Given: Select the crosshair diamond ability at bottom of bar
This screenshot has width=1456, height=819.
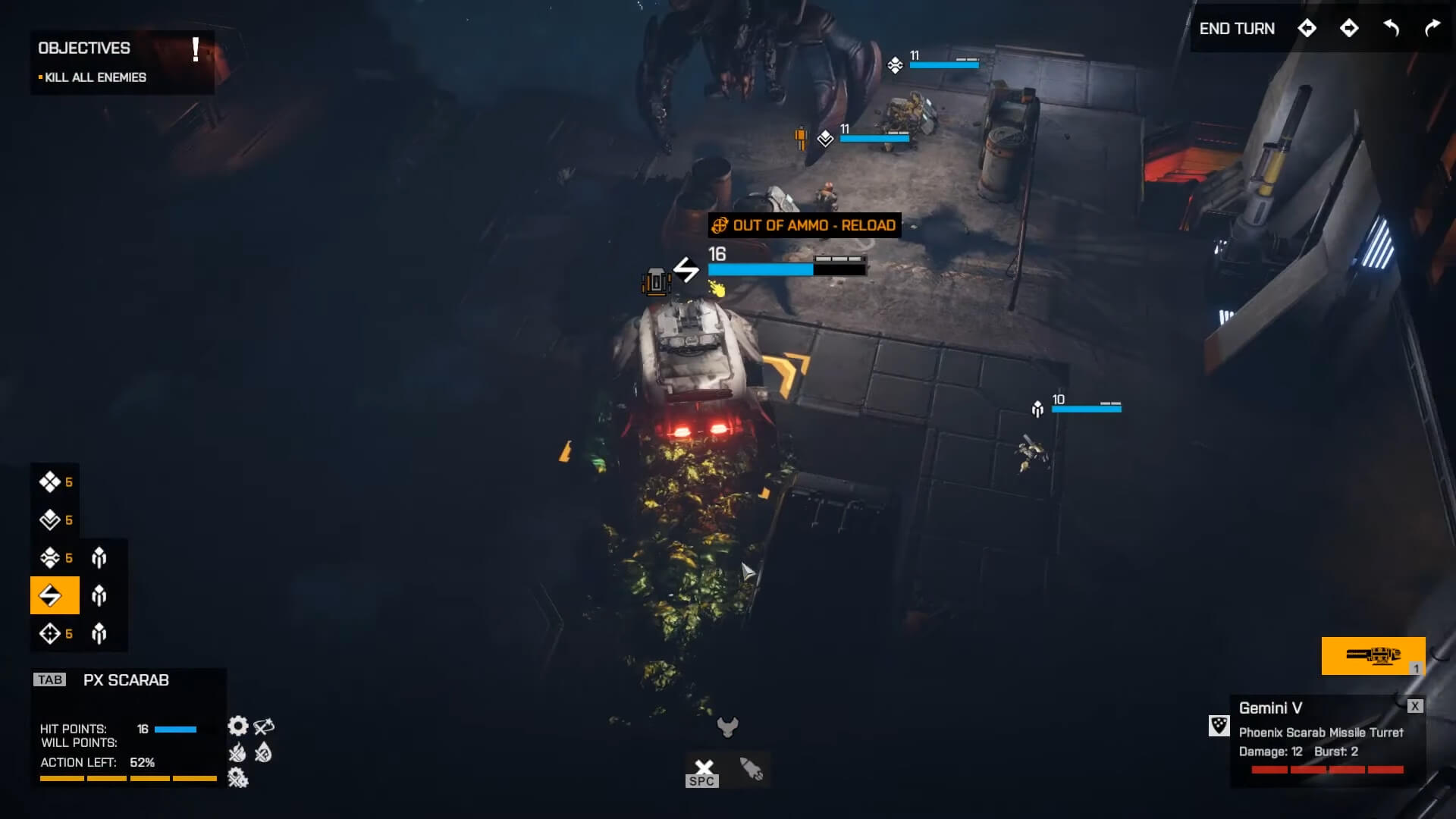Looking at the screenshot, I should pyautogui.click(x=49, y=632).
